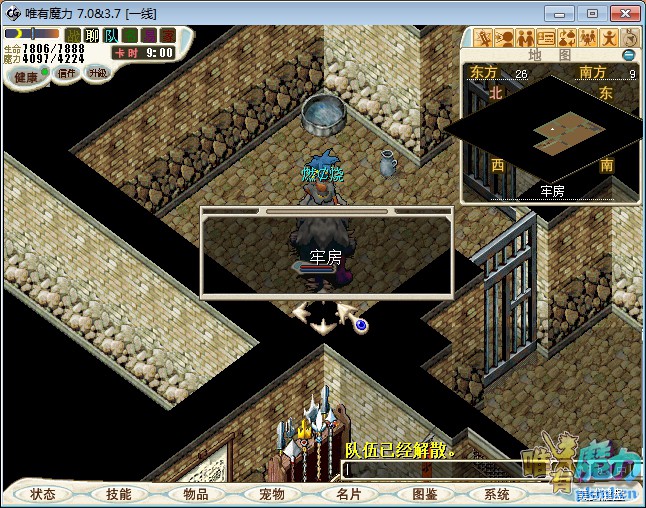The width and height of the screenshot is (646, 508).
Task: Click the chat input box
Action: click(430, 469)
